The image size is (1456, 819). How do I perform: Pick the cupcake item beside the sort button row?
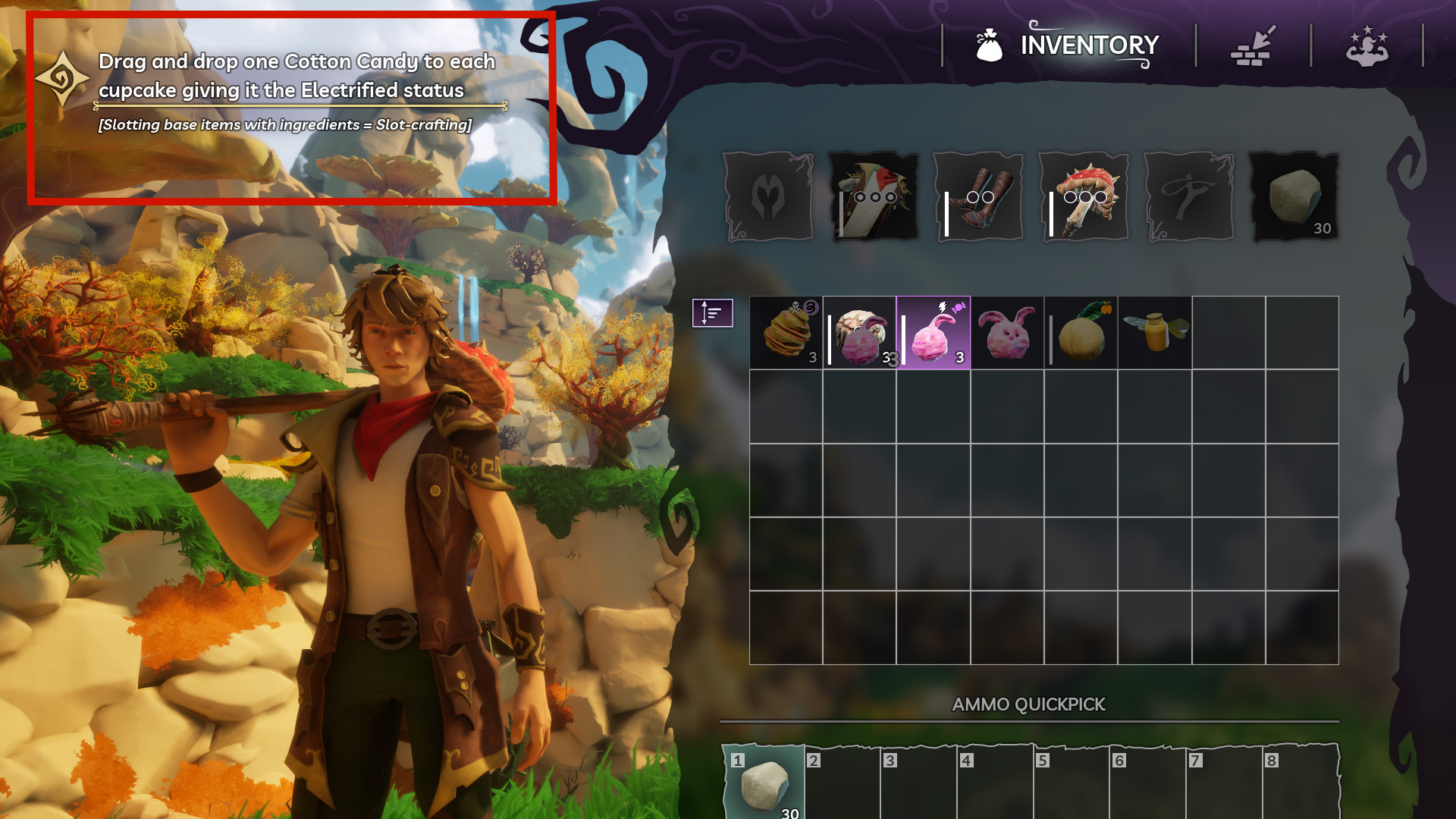coord(859,333)
